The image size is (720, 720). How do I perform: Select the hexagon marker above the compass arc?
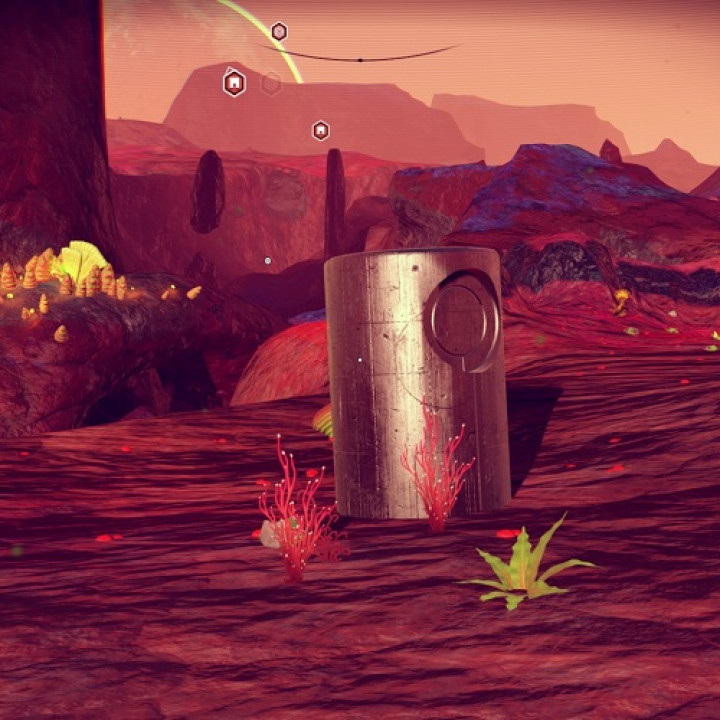279,32
